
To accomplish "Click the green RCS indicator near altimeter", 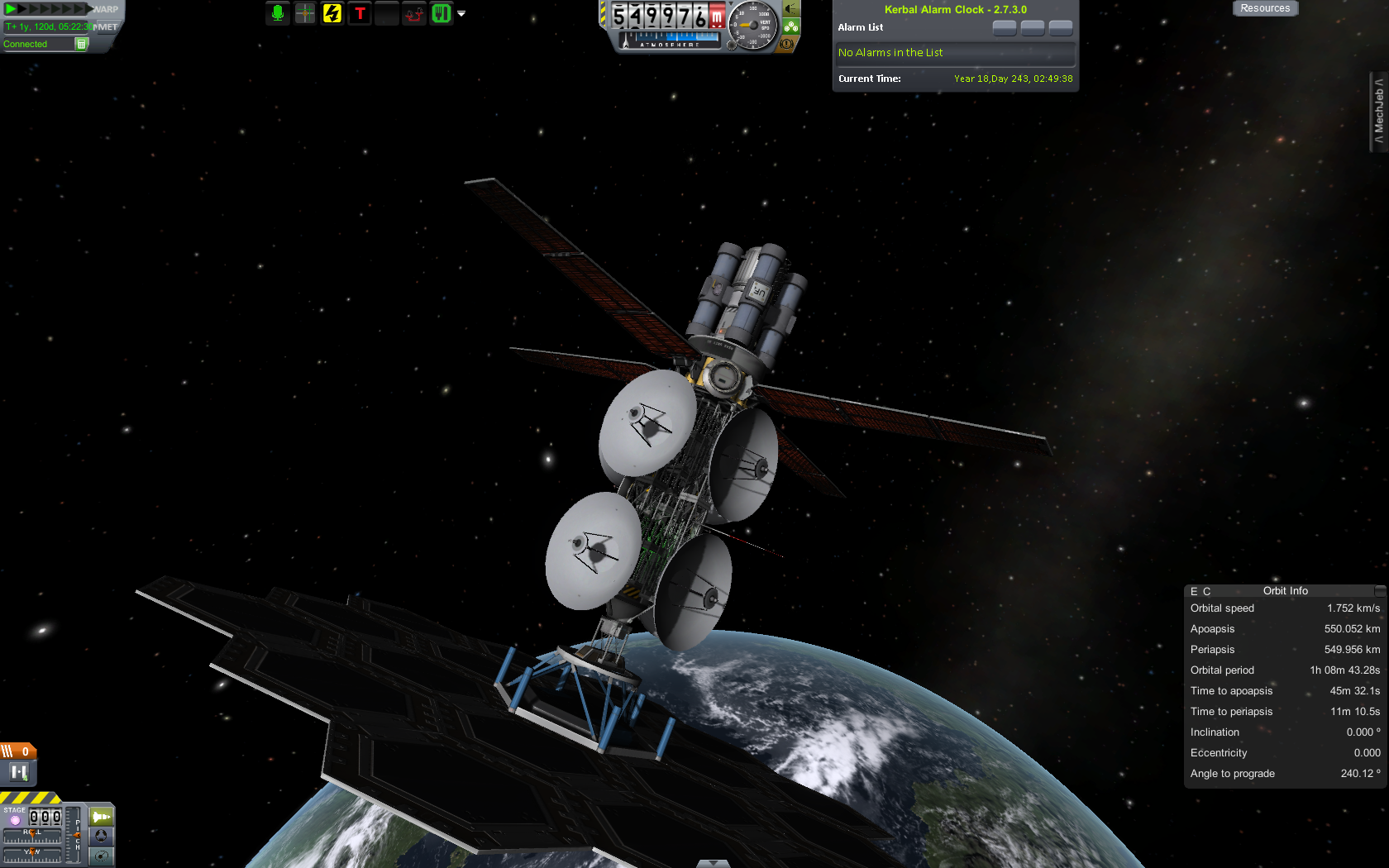I will [791, 26].
